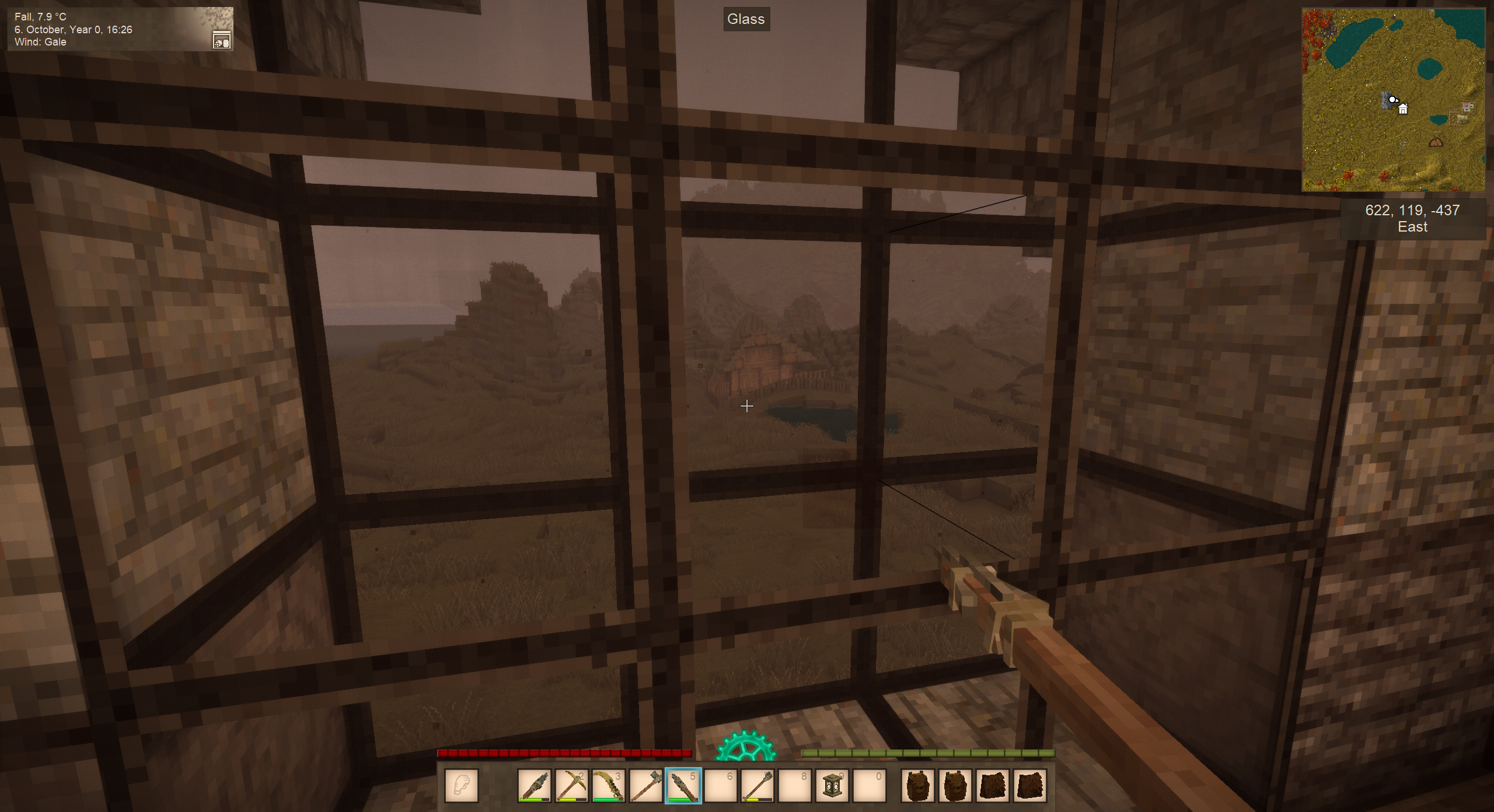1494x812 pixels.
Task: Choose the blade in hotbar slot 1
Action: click(x=534, y=786)
